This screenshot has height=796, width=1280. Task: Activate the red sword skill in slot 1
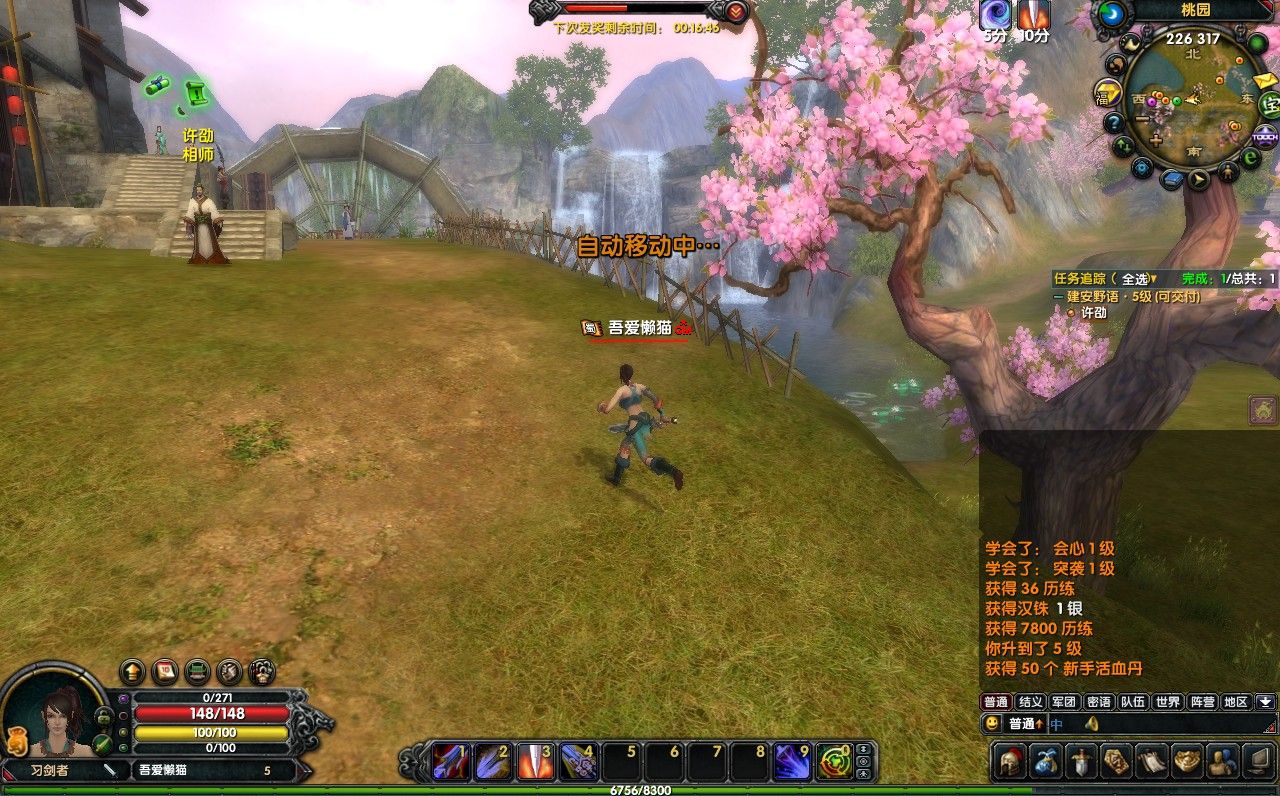pos(449,762)
